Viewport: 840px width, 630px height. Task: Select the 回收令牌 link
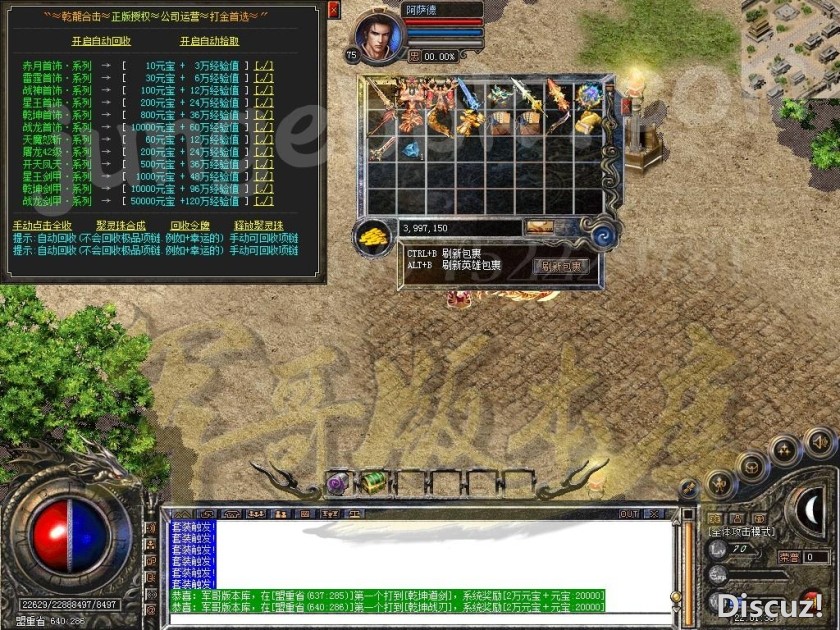190,225
